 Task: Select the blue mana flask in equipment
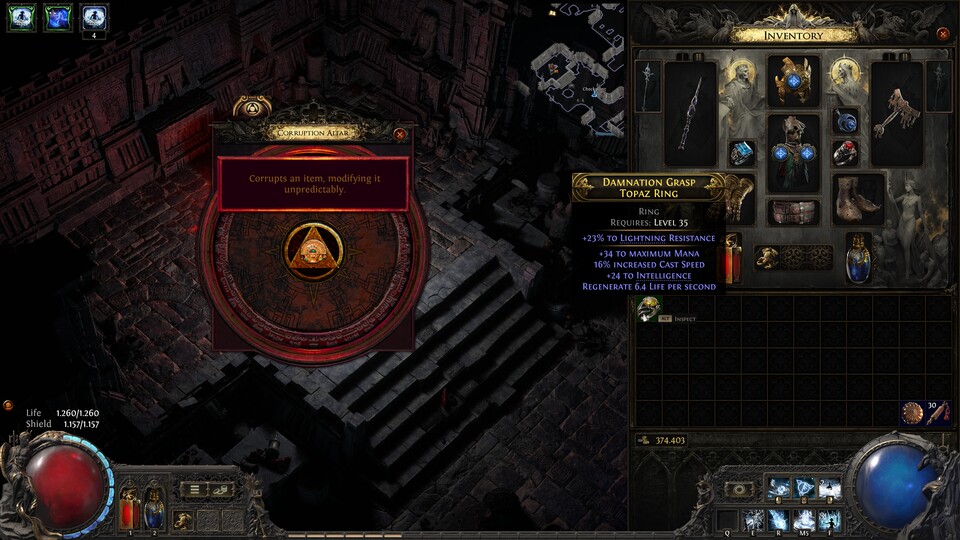[859, 256]
